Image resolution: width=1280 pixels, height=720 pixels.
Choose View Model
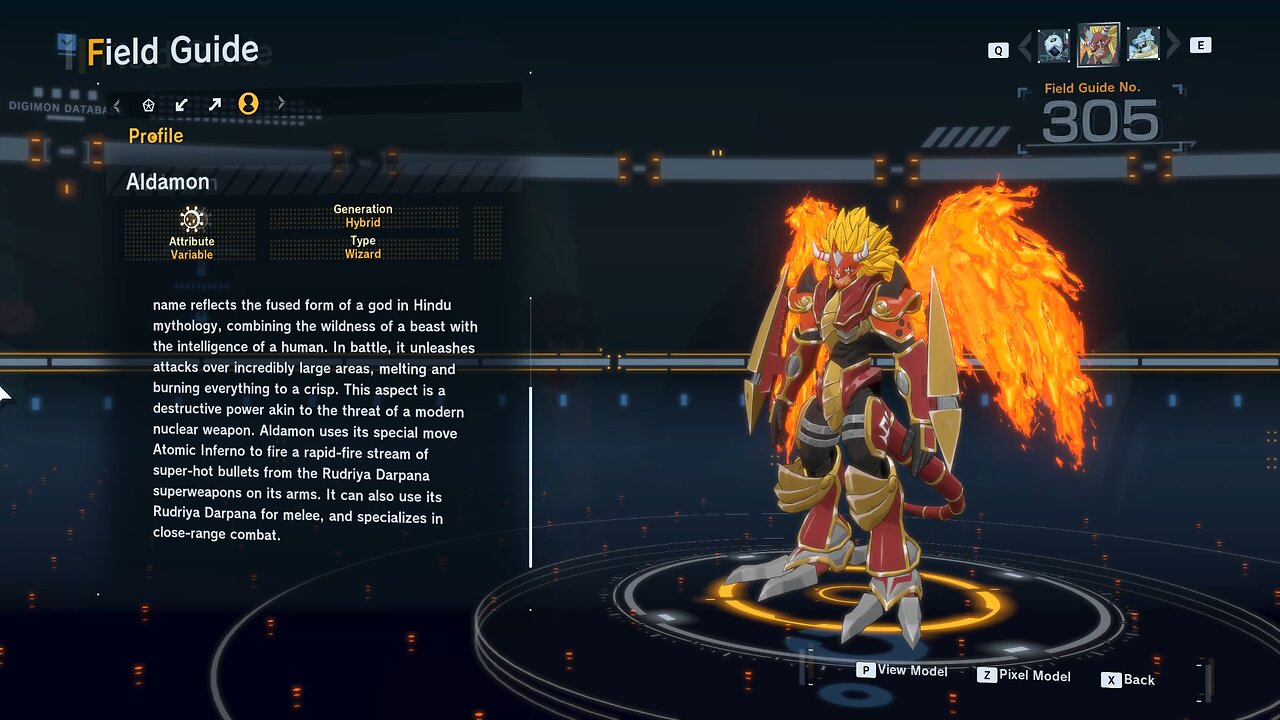click(902, 671)
